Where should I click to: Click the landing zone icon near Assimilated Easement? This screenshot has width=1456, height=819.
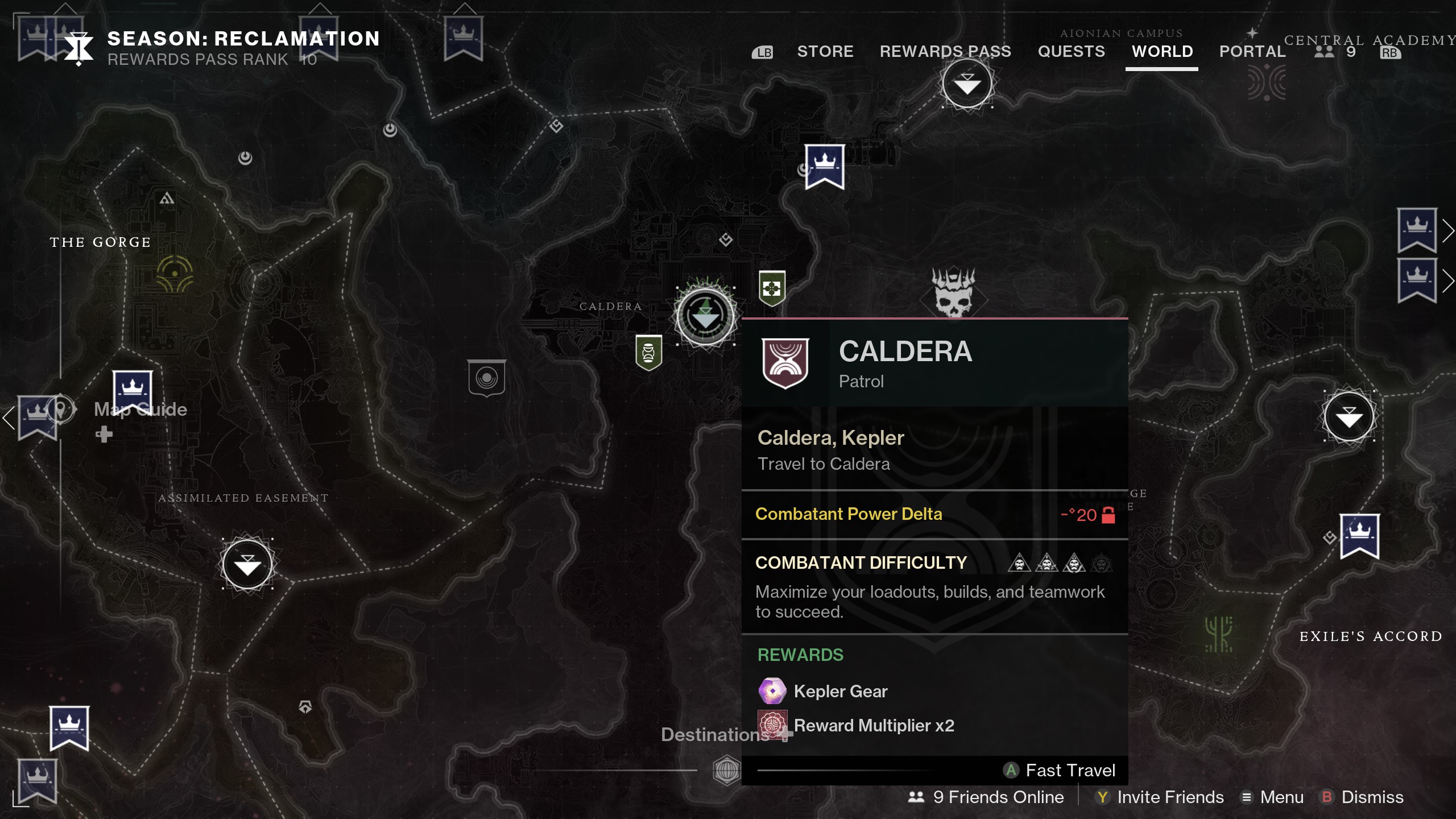point(247,563)
